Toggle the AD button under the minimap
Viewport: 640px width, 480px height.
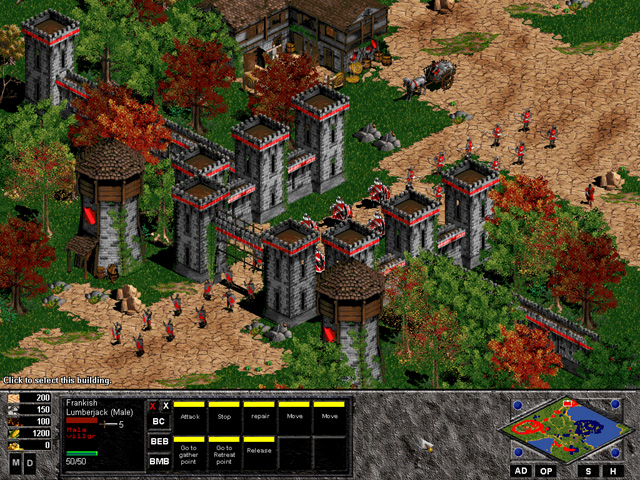(x=521, y=470)
